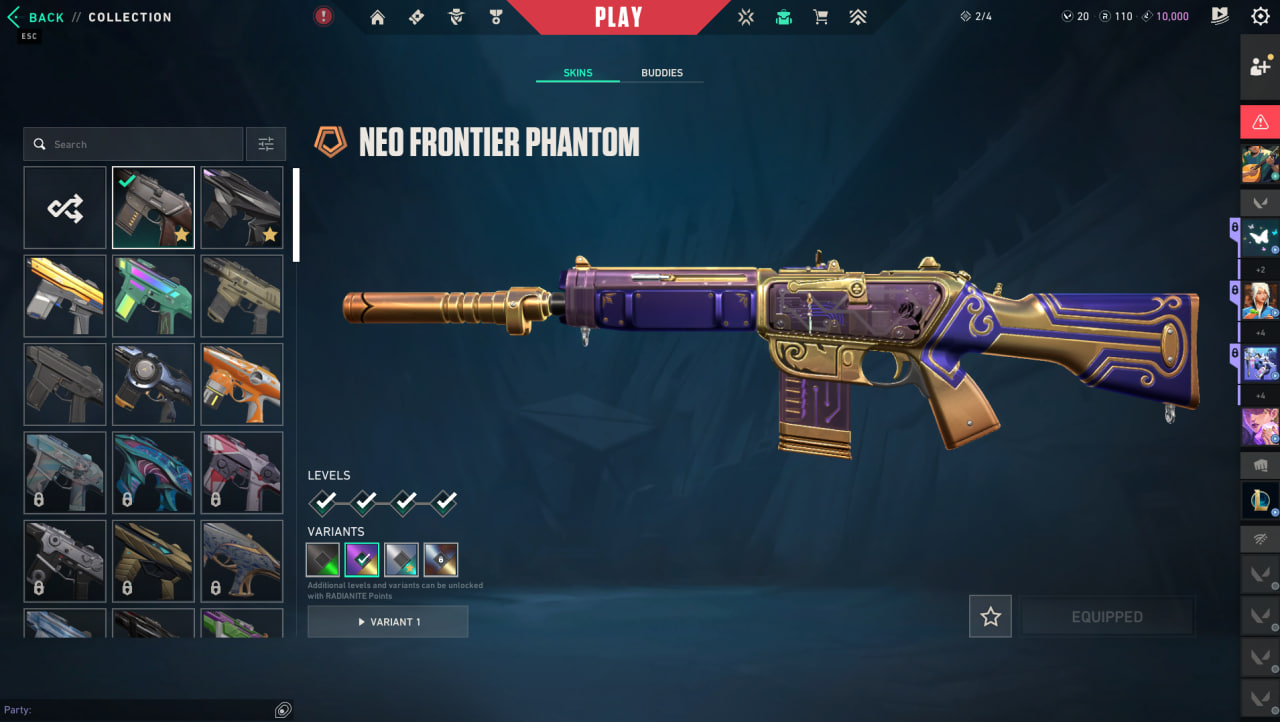This screenshot has width=1280, height=722.
Task: Select the orange Phantom skin thumbnail
Action: click(x=242, y=384)
